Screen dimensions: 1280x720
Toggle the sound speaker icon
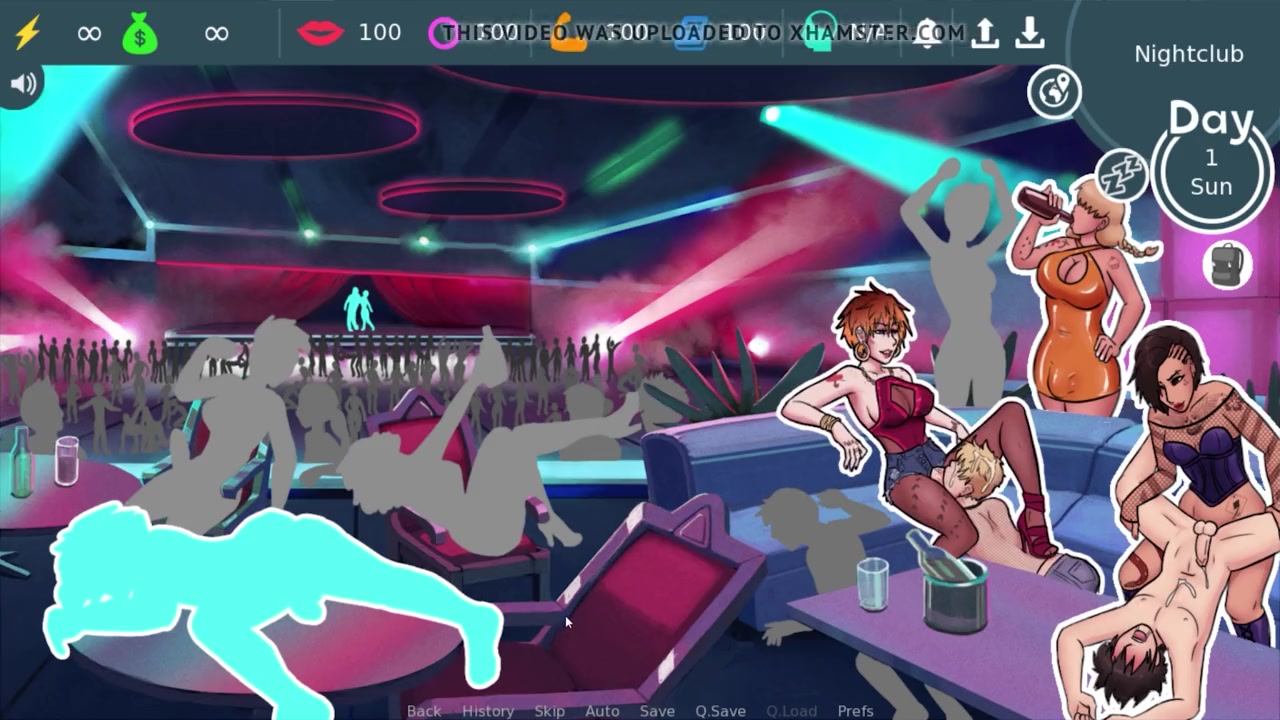(x=22, y=84)
